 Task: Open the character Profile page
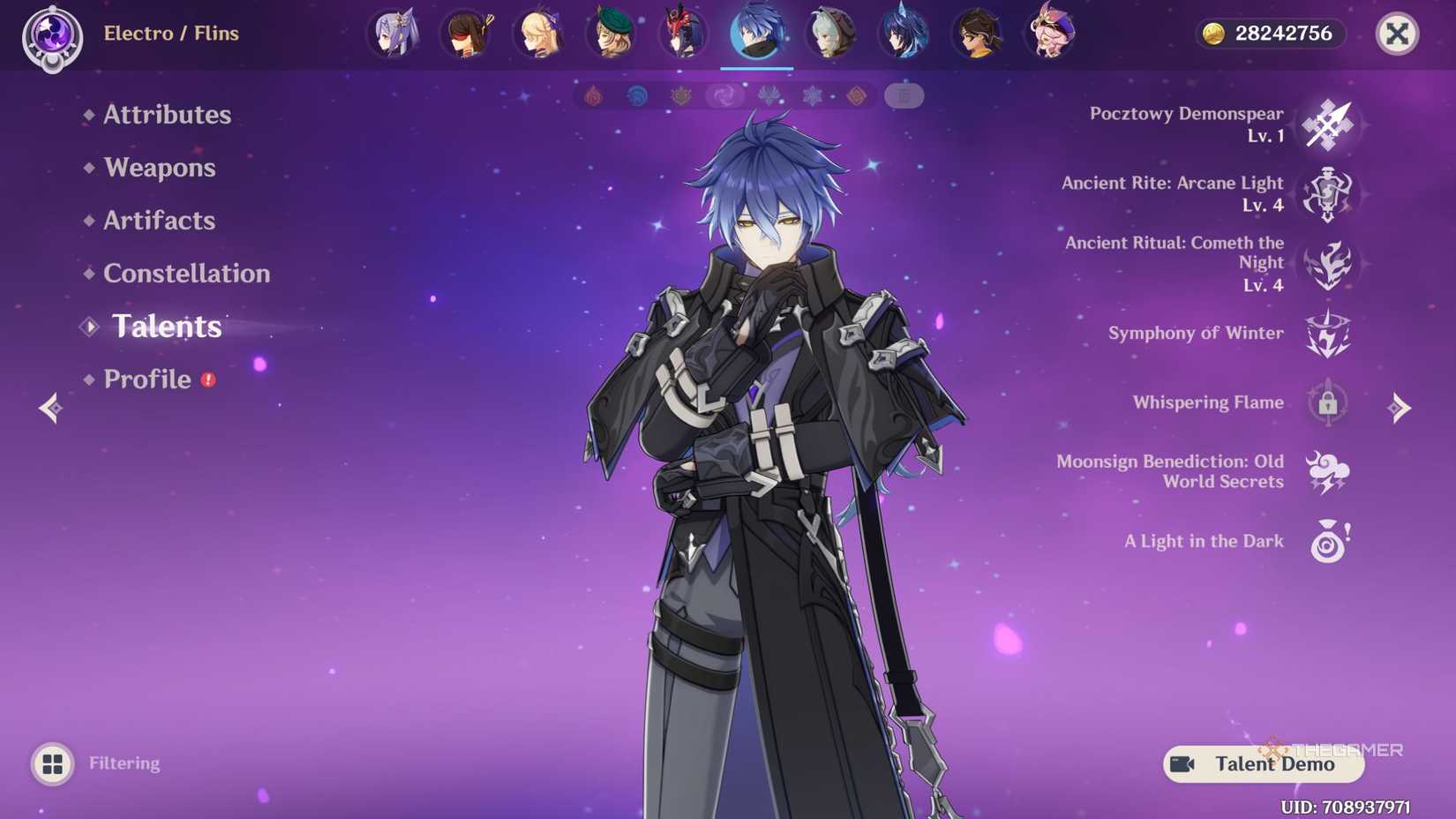coord(147,379)
